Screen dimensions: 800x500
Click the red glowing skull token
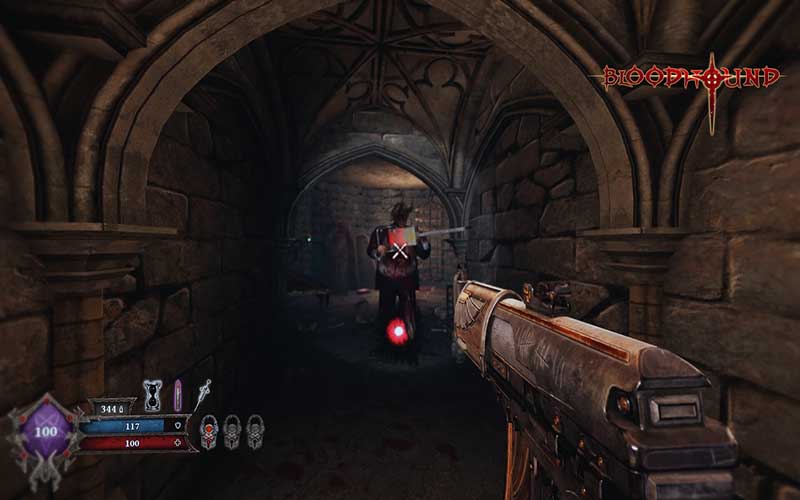point(209,431)
